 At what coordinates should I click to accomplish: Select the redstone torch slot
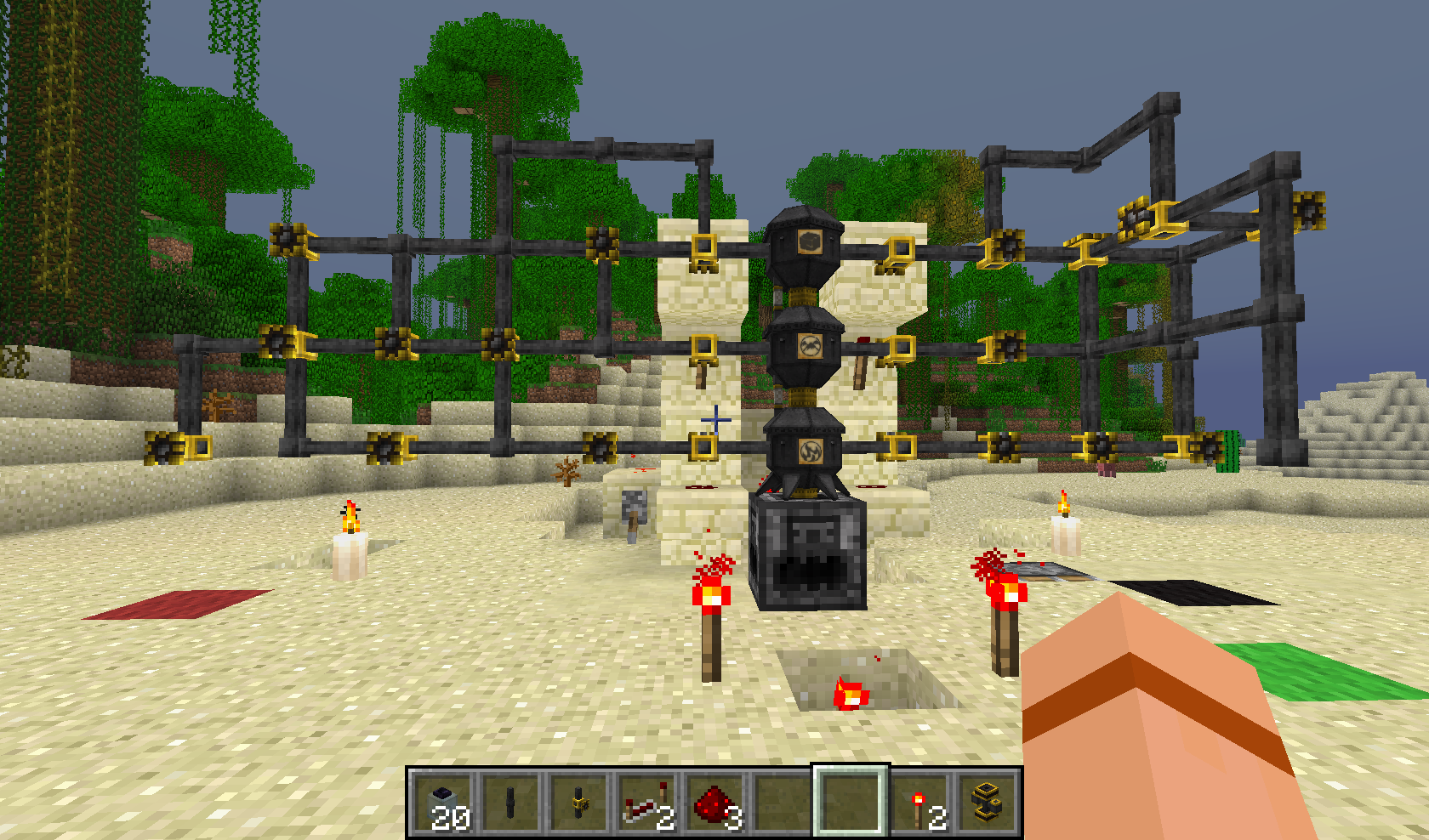(919, 803)
